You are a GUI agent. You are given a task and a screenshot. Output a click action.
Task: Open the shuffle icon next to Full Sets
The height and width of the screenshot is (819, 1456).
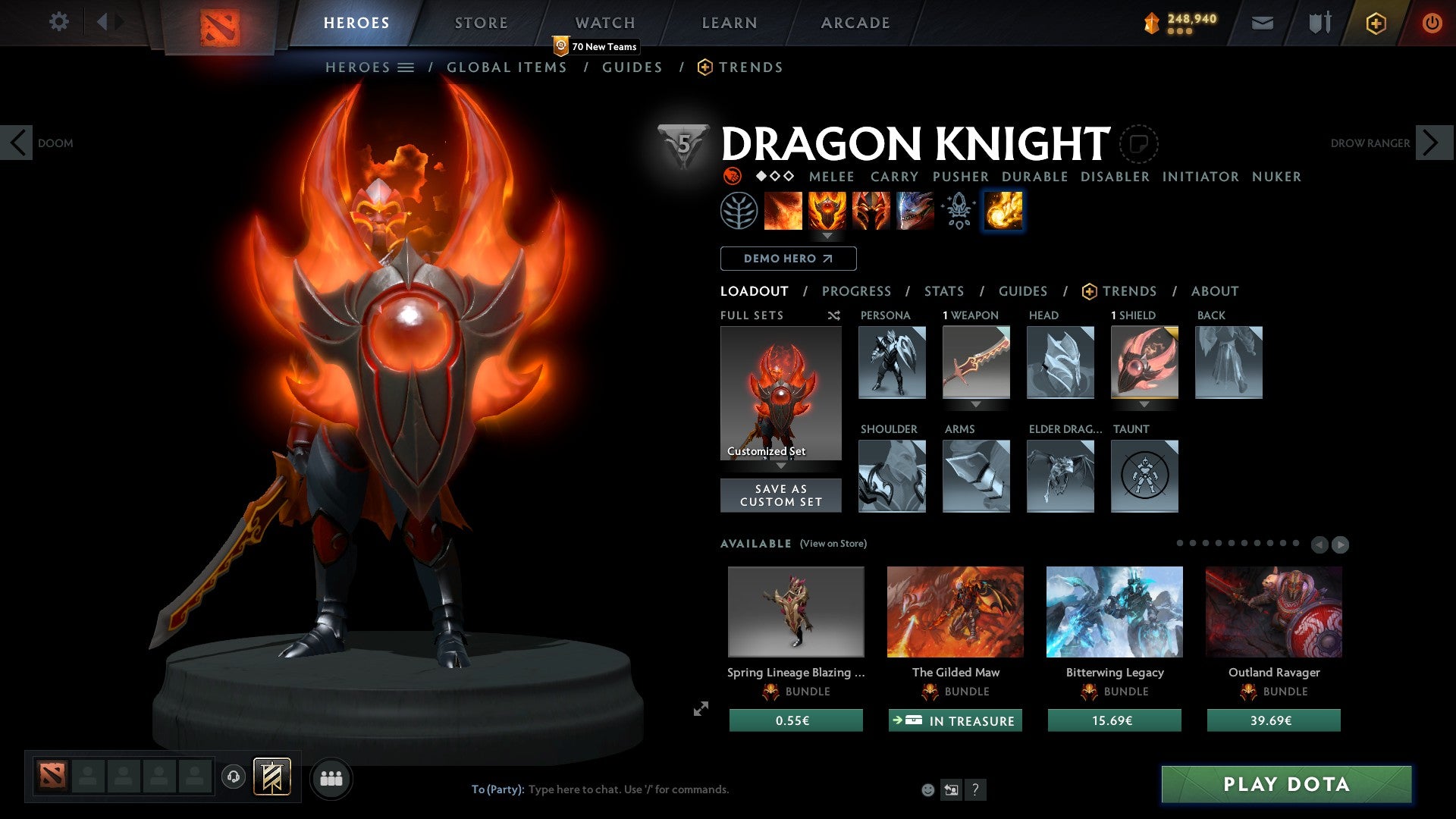[834, 315]
